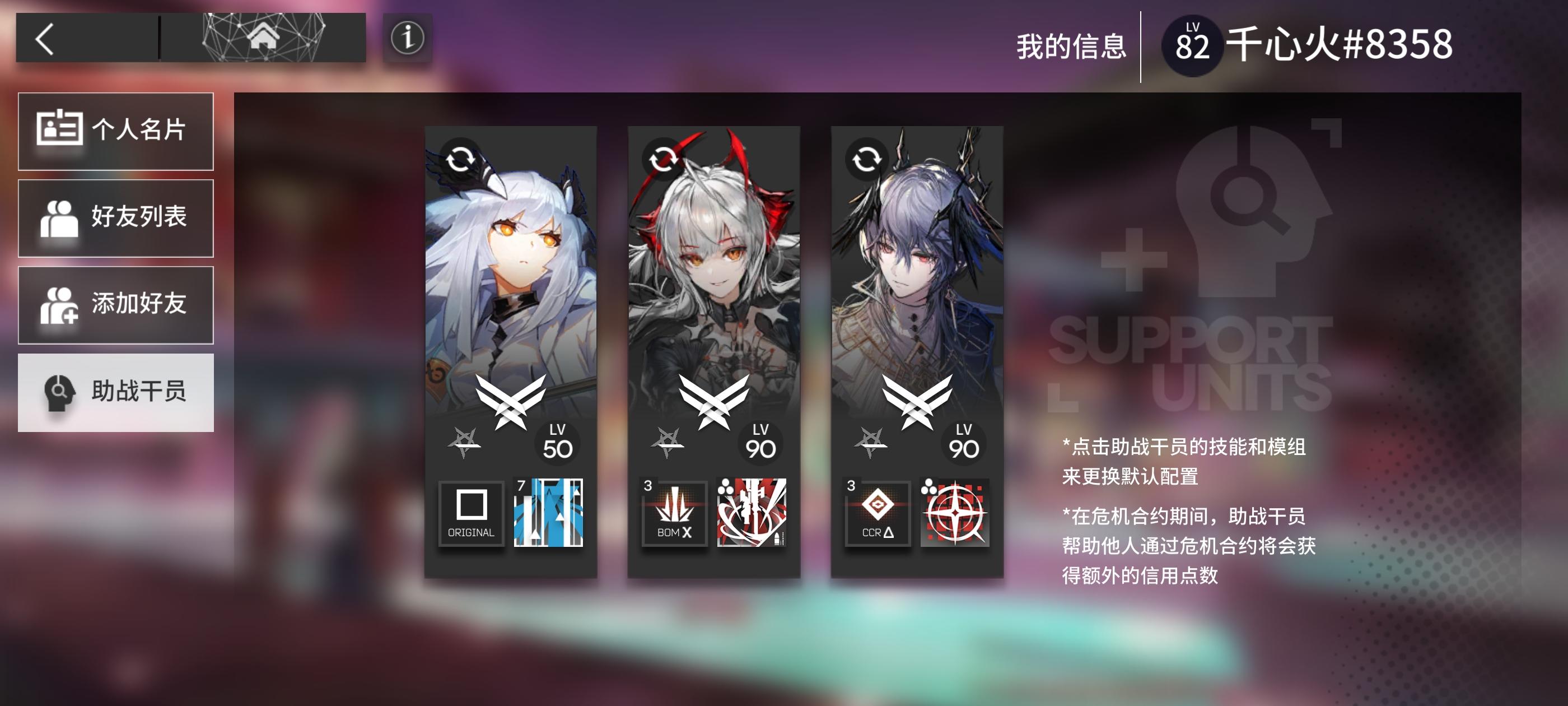This screenshot has width=1568, height=706.
Task: Switch to the 好友列表 tab
Action: (116, 217)
